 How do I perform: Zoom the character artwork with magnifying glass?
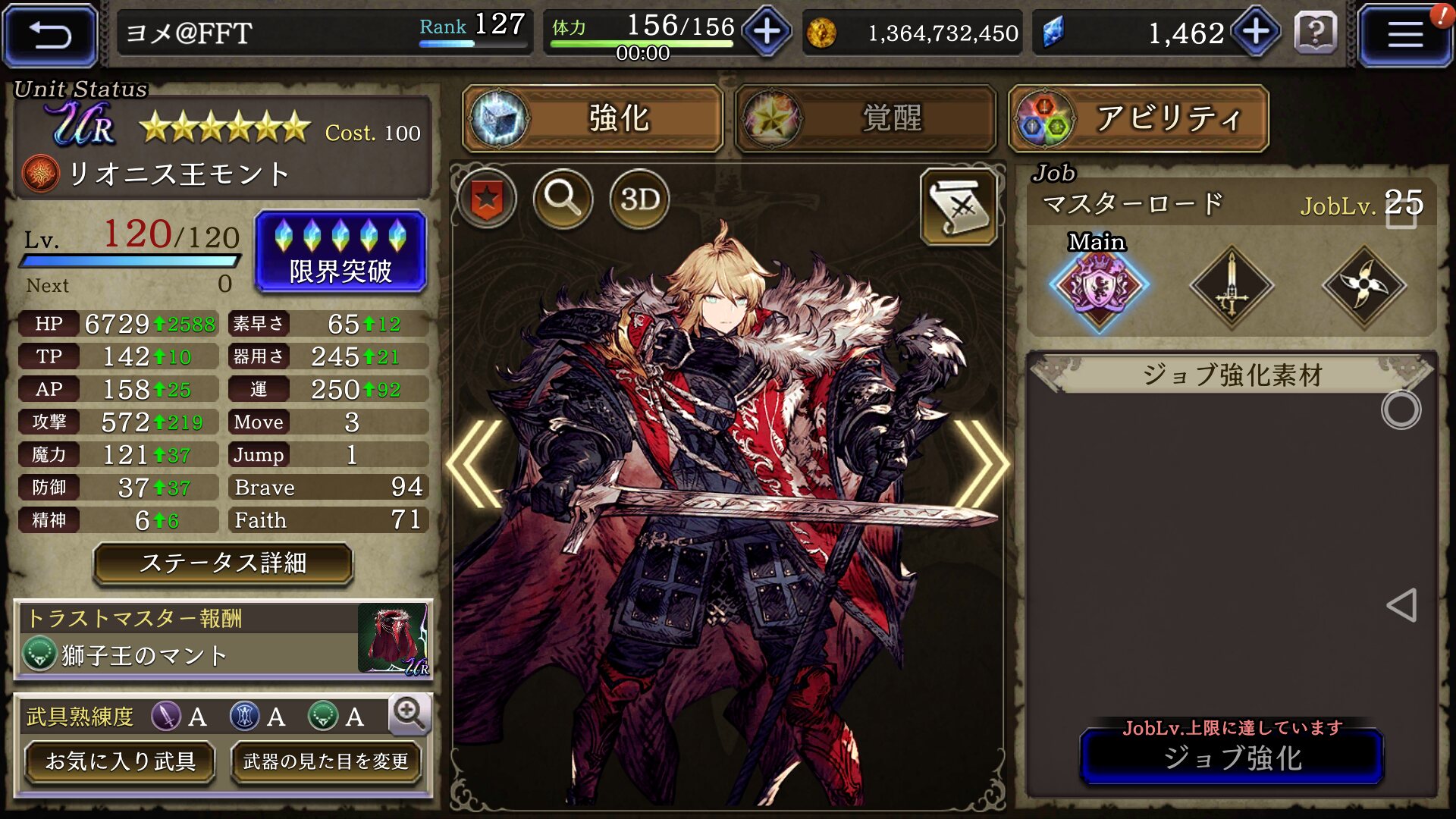point(563,199)
